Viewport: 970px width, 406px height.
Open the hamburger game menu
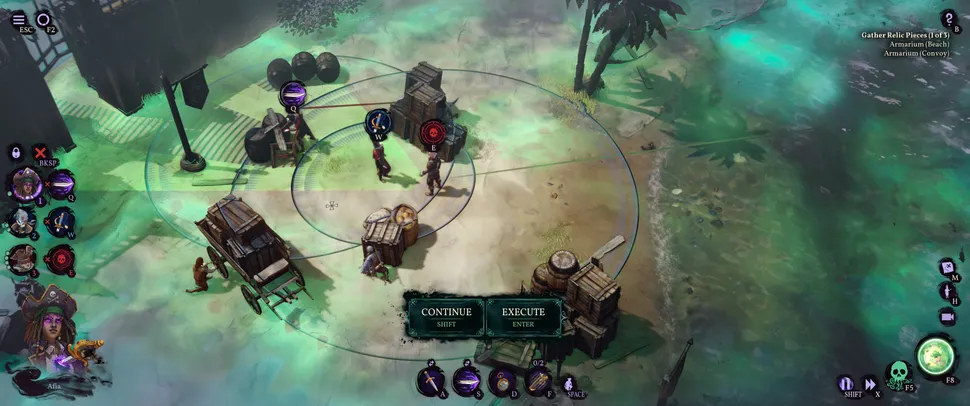[x=18, y=19]
